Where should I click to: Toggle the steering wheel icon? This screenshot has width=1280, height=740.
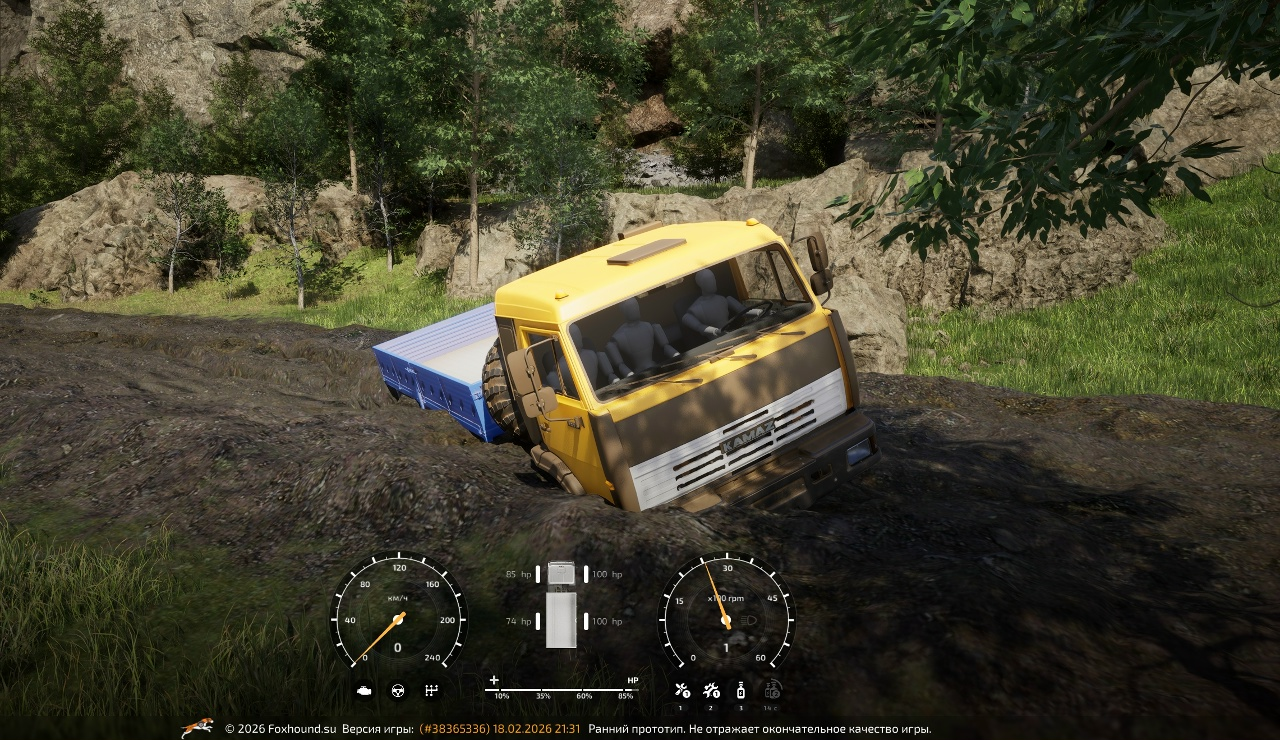[398, 690]
